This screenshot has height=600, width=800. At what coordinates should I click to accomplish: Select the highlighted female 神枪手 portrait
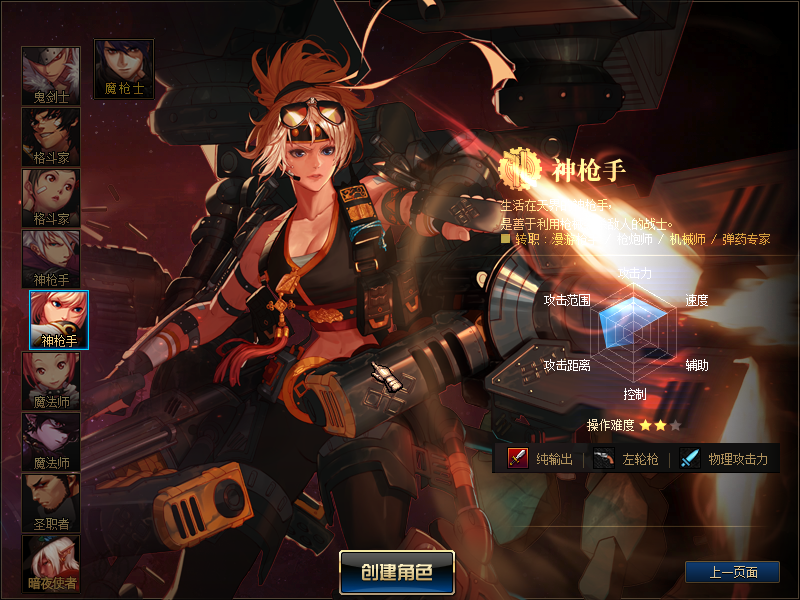click(59, 320)
